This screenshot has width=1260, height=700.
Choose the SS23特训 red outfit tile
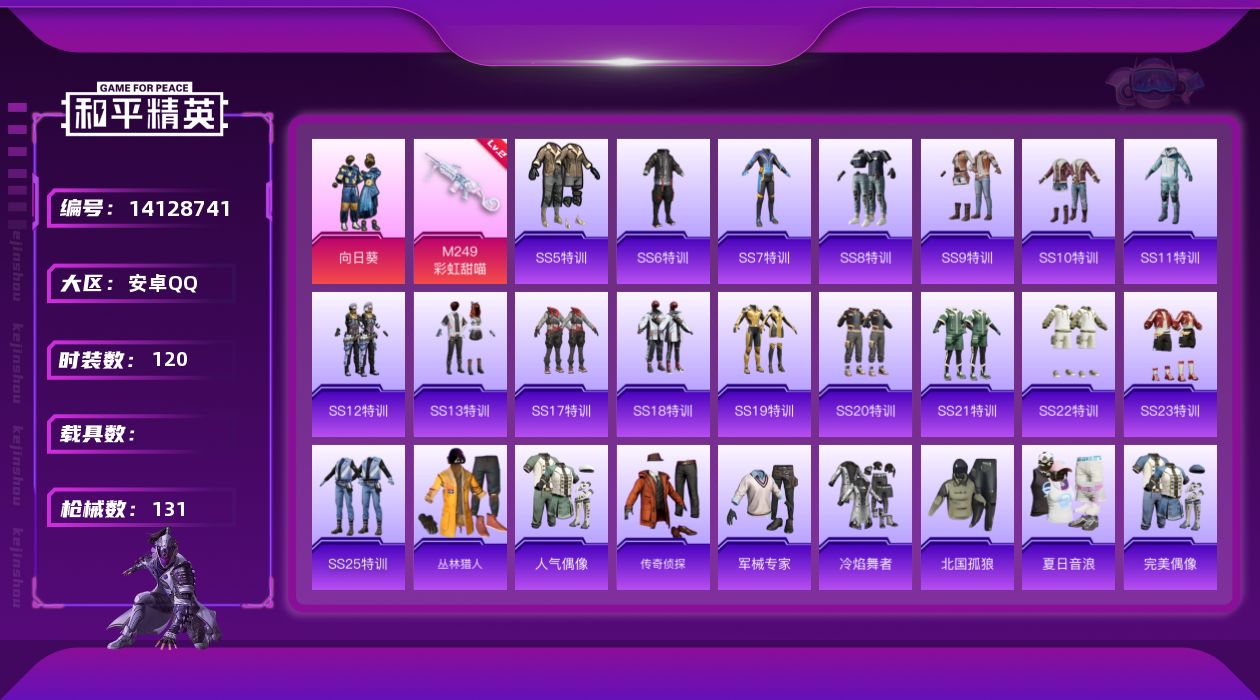pos(1170,364)
